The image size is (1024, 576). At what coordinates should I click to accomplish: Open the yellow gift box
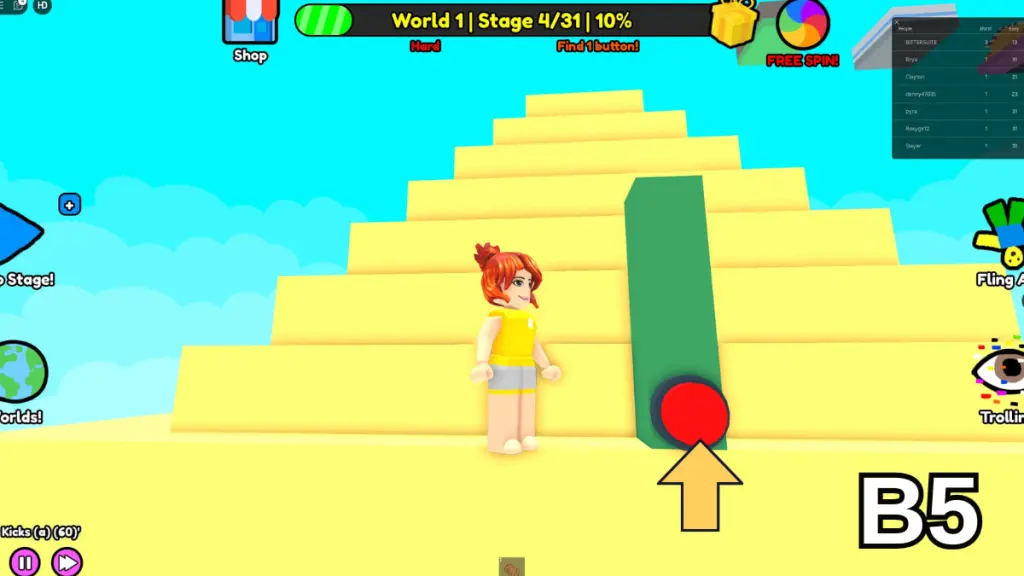coord(733,22)
